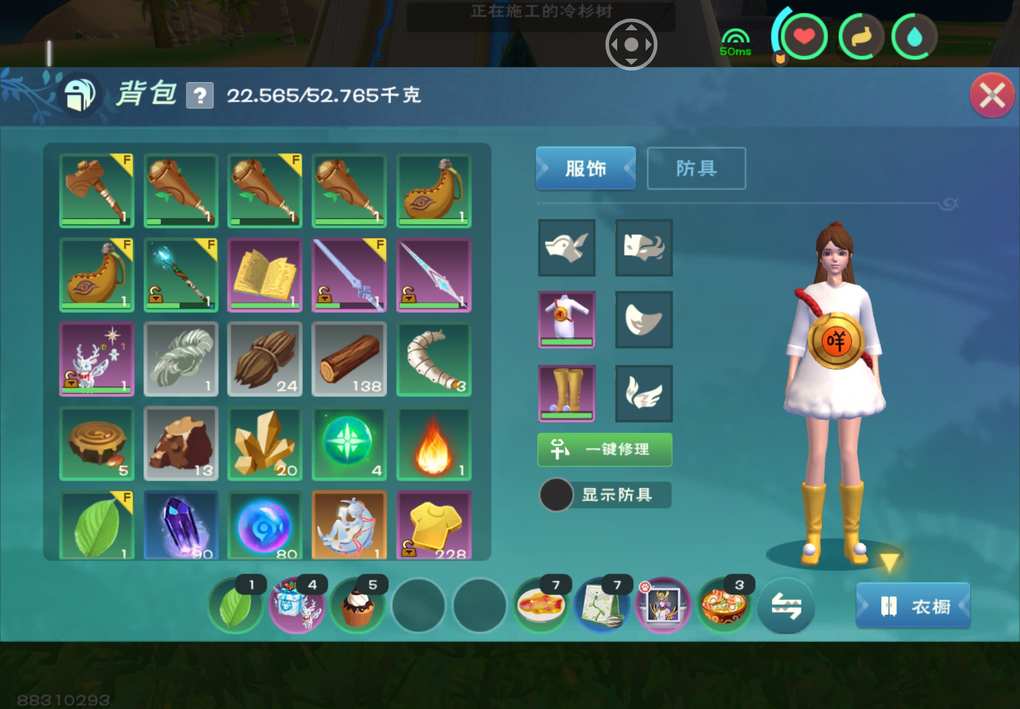Viewport: 1020px width, 709px height.
Task: Open the backpack help question mark
Action: tap(200, 96)
